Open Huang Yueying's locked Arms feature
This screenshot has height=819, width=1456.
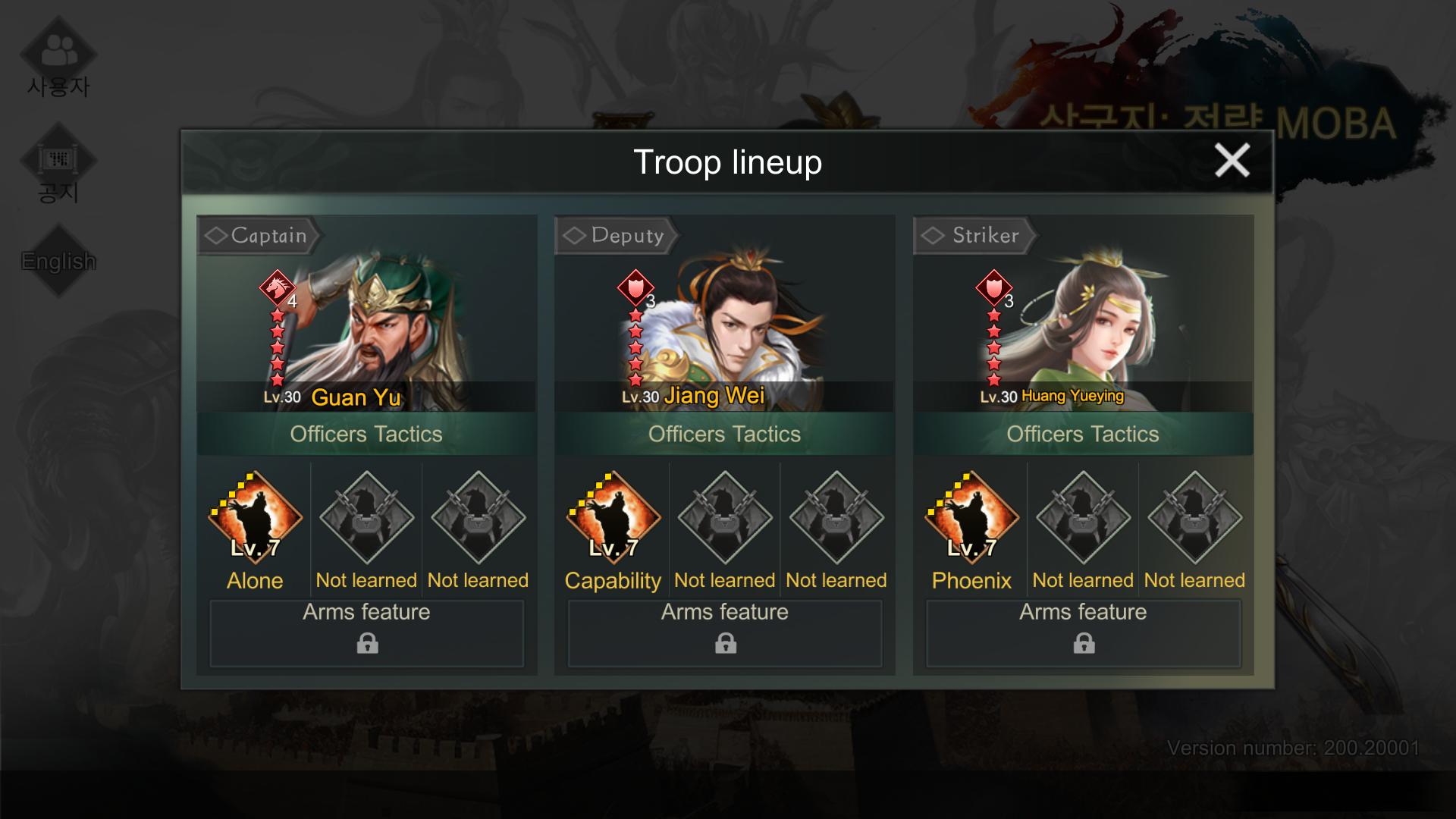(1084, 633)
